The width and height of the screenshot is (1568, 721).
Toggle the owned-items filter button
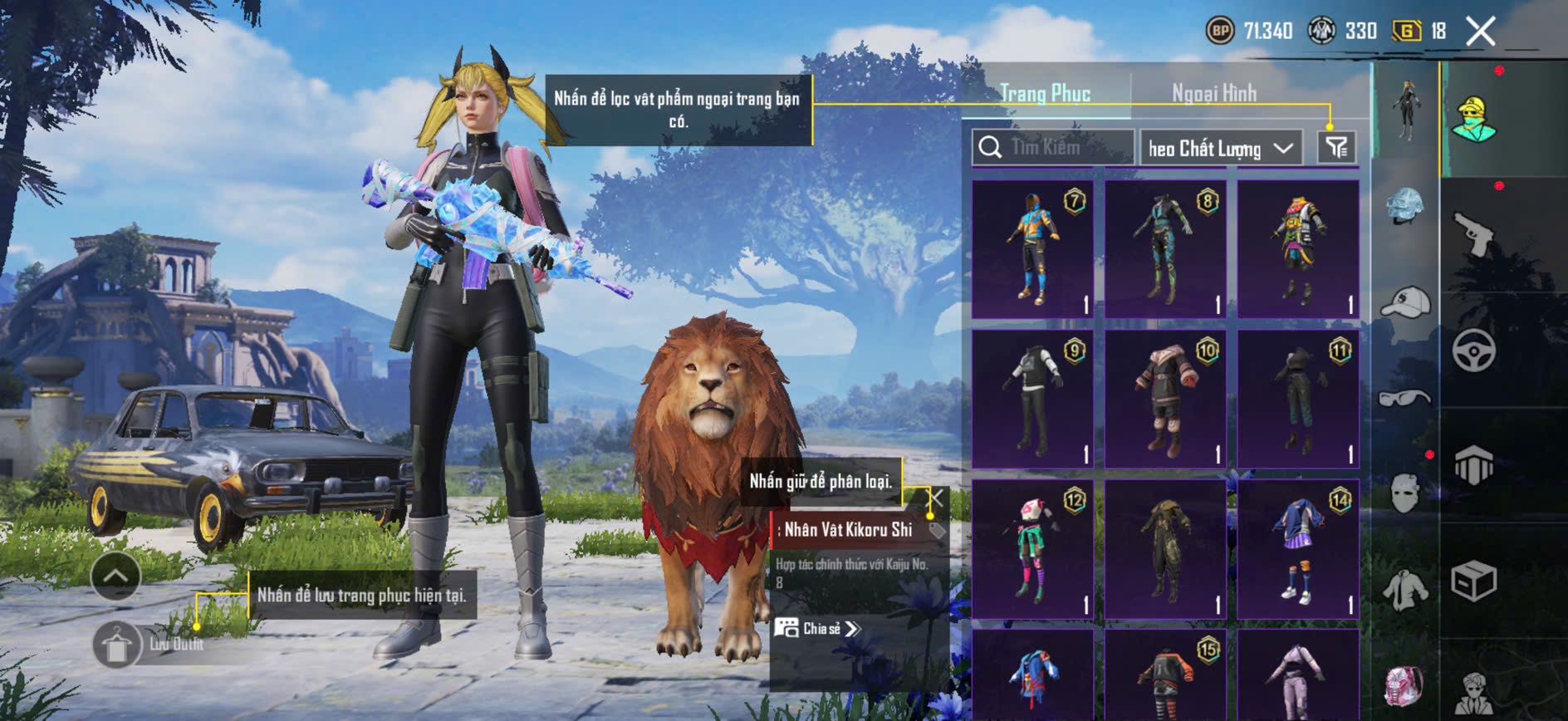click(x=1335, y=148)
